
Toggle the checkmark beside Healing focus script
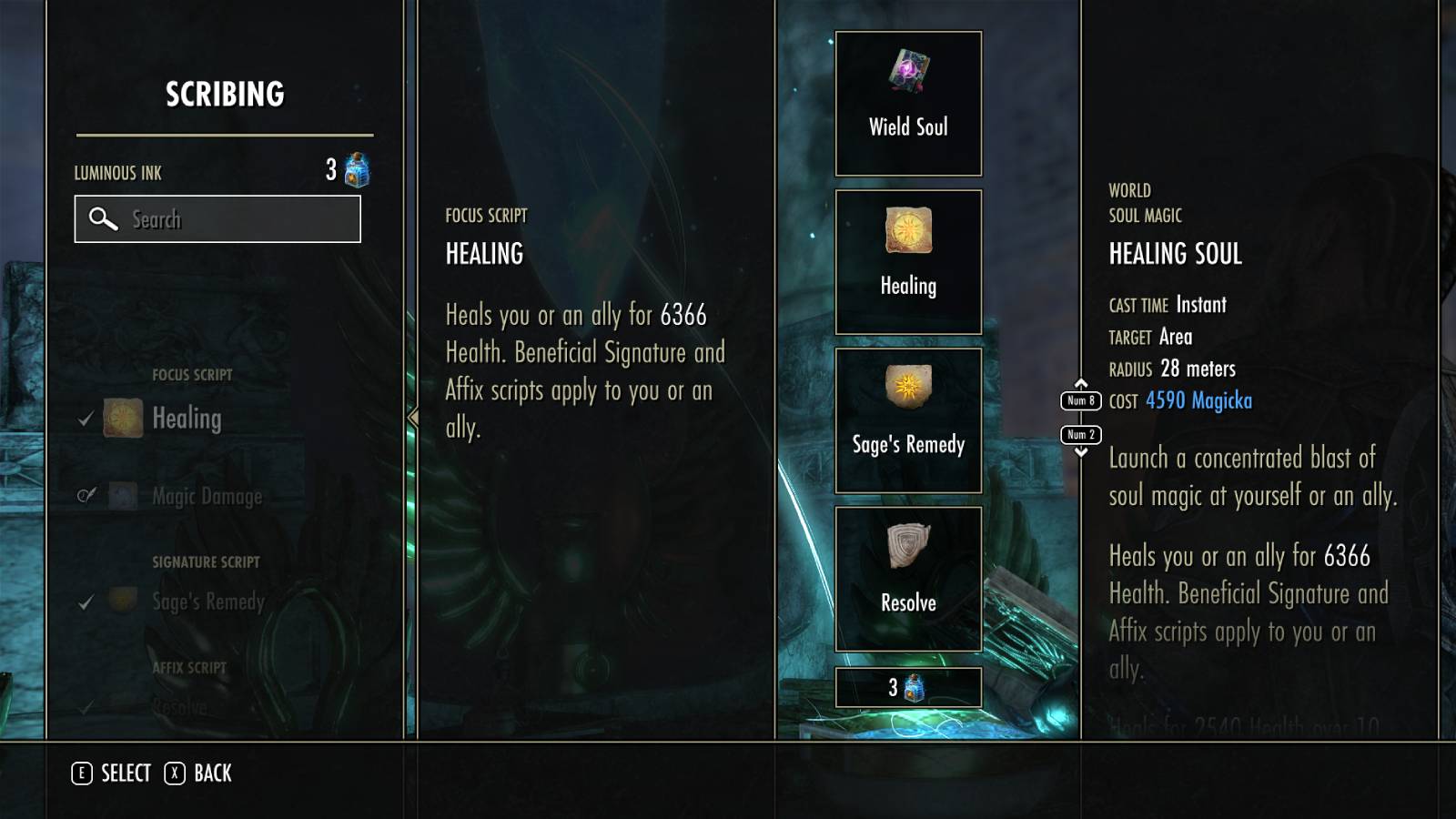pos(86,419)
